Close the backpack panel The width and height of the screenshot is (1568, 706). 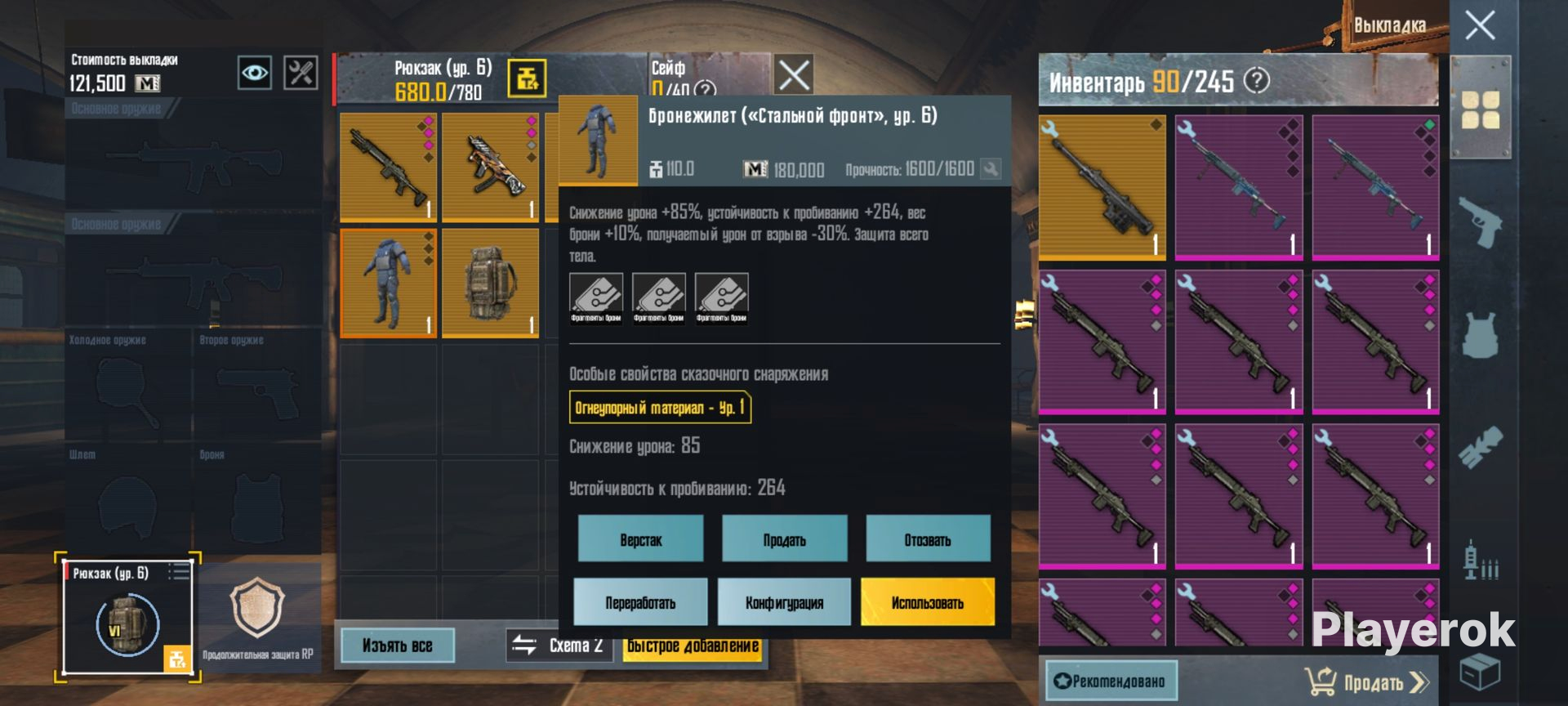point(794,75)
